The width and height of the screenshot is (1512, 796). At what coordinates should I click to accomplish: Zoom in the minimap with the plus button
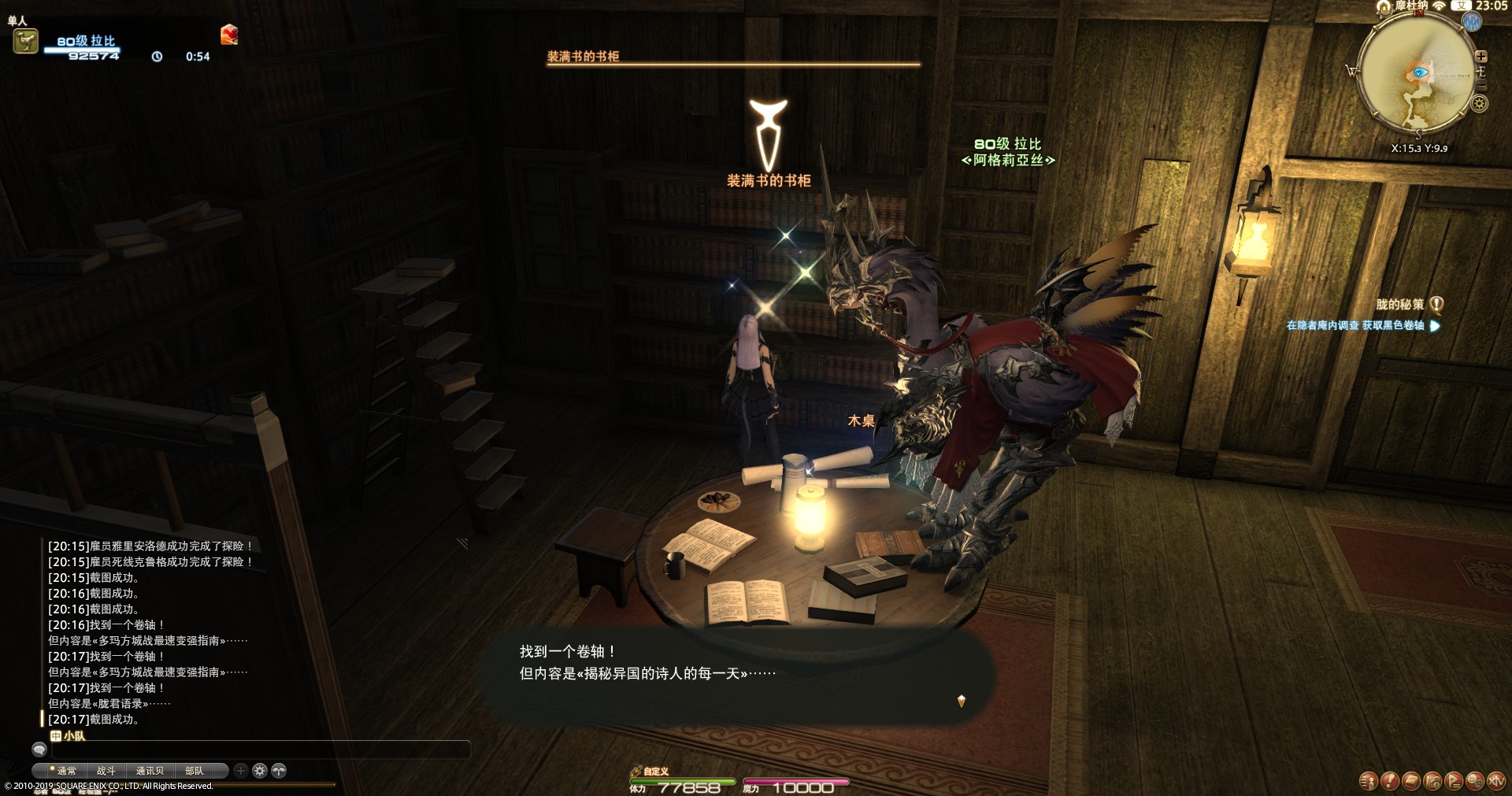pos(1481,57)
